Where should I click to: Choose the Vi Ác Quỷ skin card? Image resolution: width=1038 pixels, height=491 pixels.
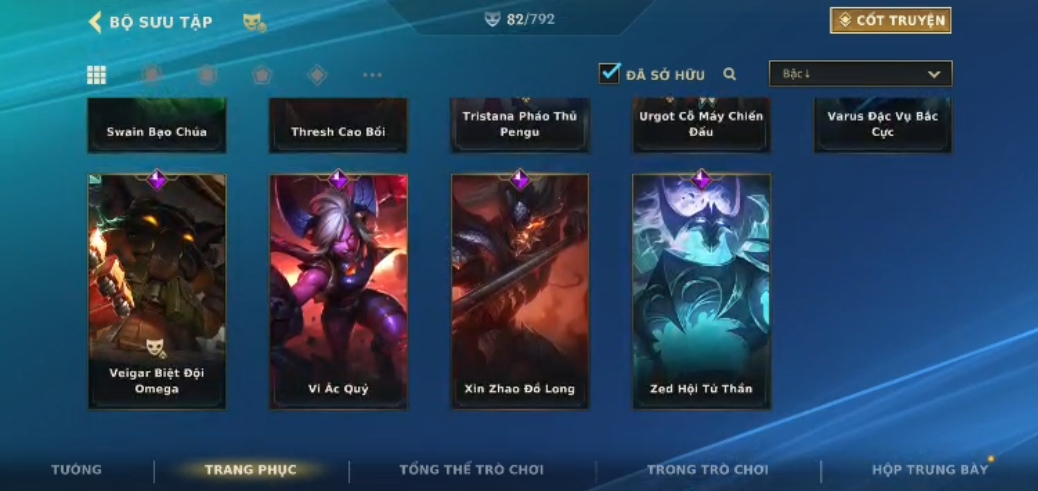(339, 290)
